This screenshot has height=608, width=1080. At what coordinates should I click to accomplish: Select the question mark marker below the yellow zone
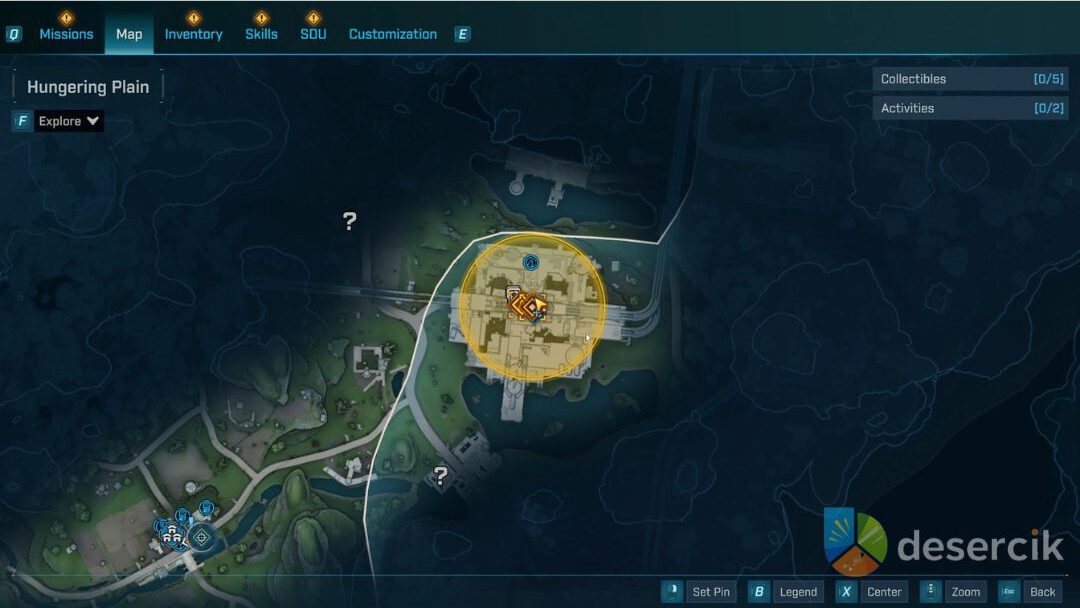440,476
